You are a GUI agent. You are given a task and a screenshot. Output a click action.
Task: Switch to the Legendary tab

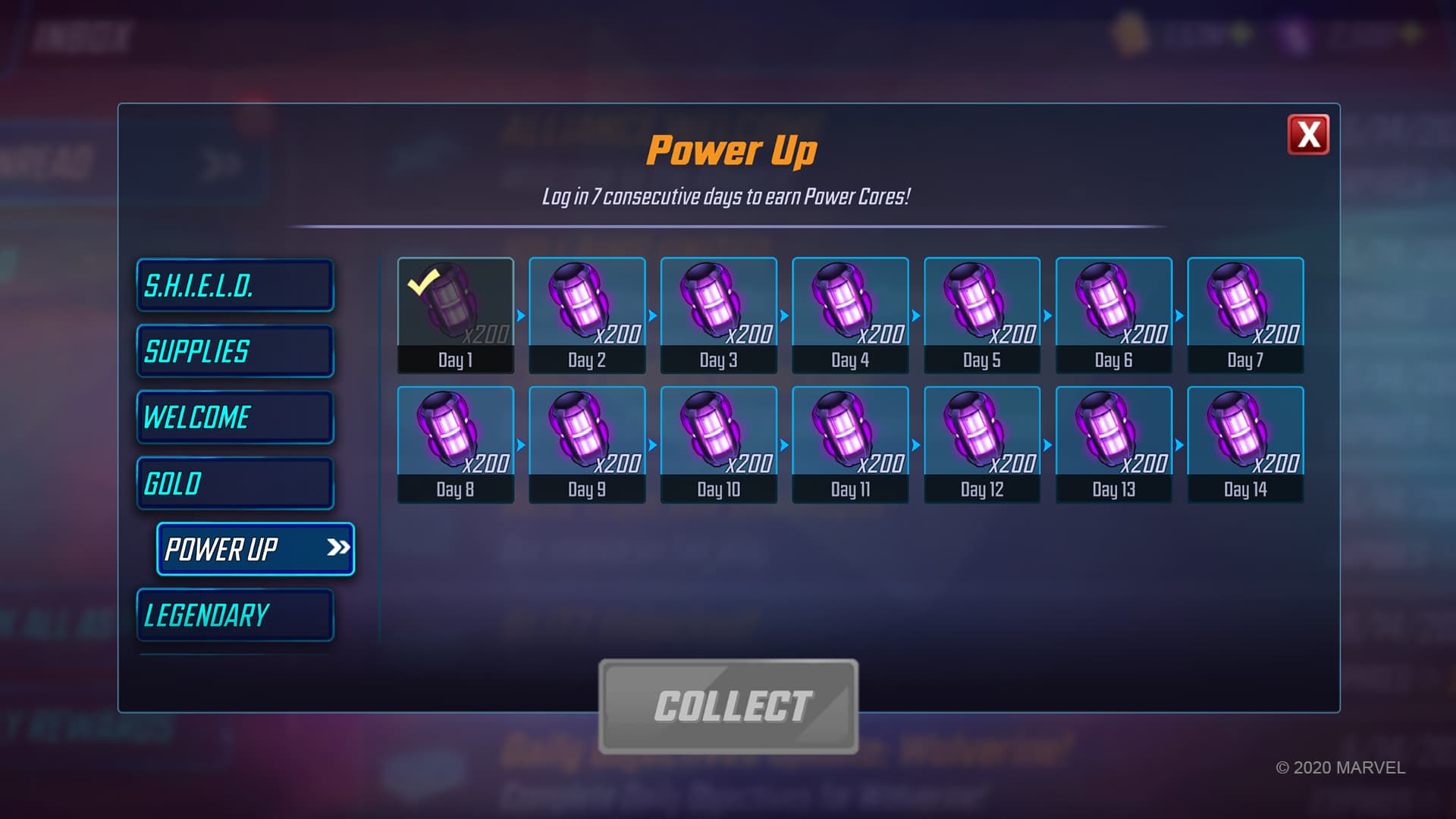tap(235, 615)
